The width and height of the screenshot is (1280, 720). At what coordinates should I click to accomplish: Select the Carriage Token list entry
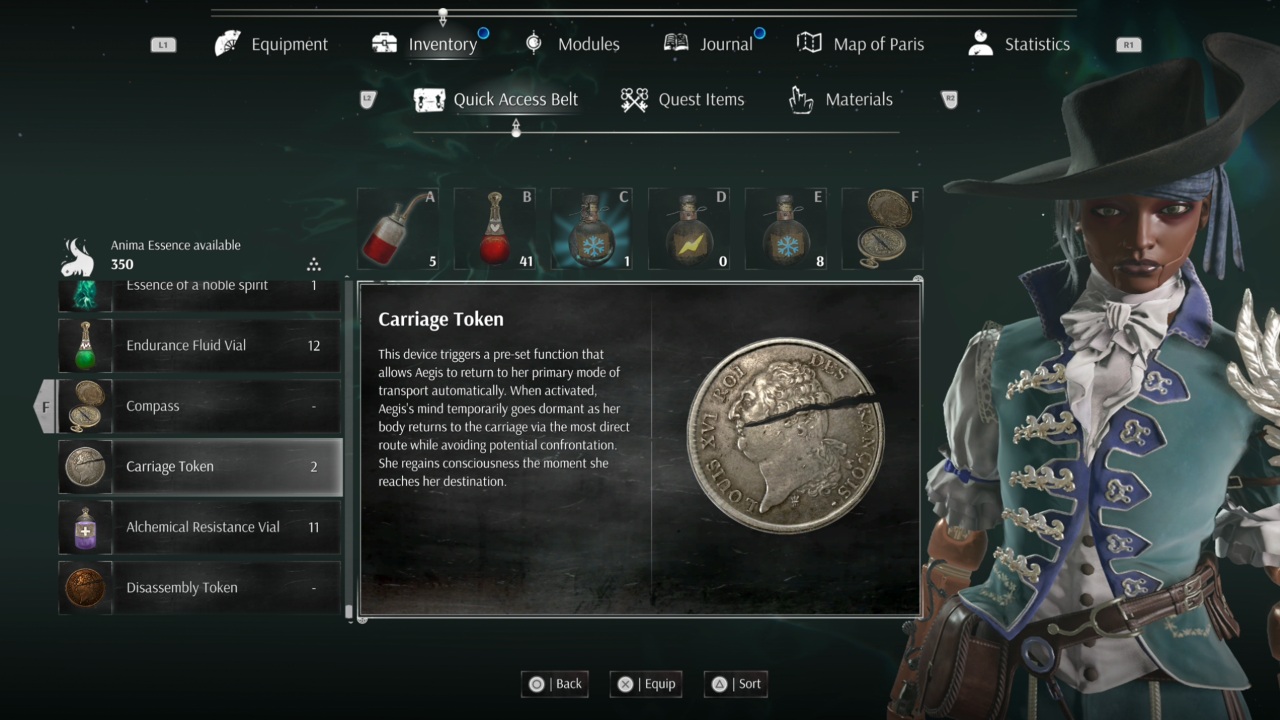pos(200,466)
